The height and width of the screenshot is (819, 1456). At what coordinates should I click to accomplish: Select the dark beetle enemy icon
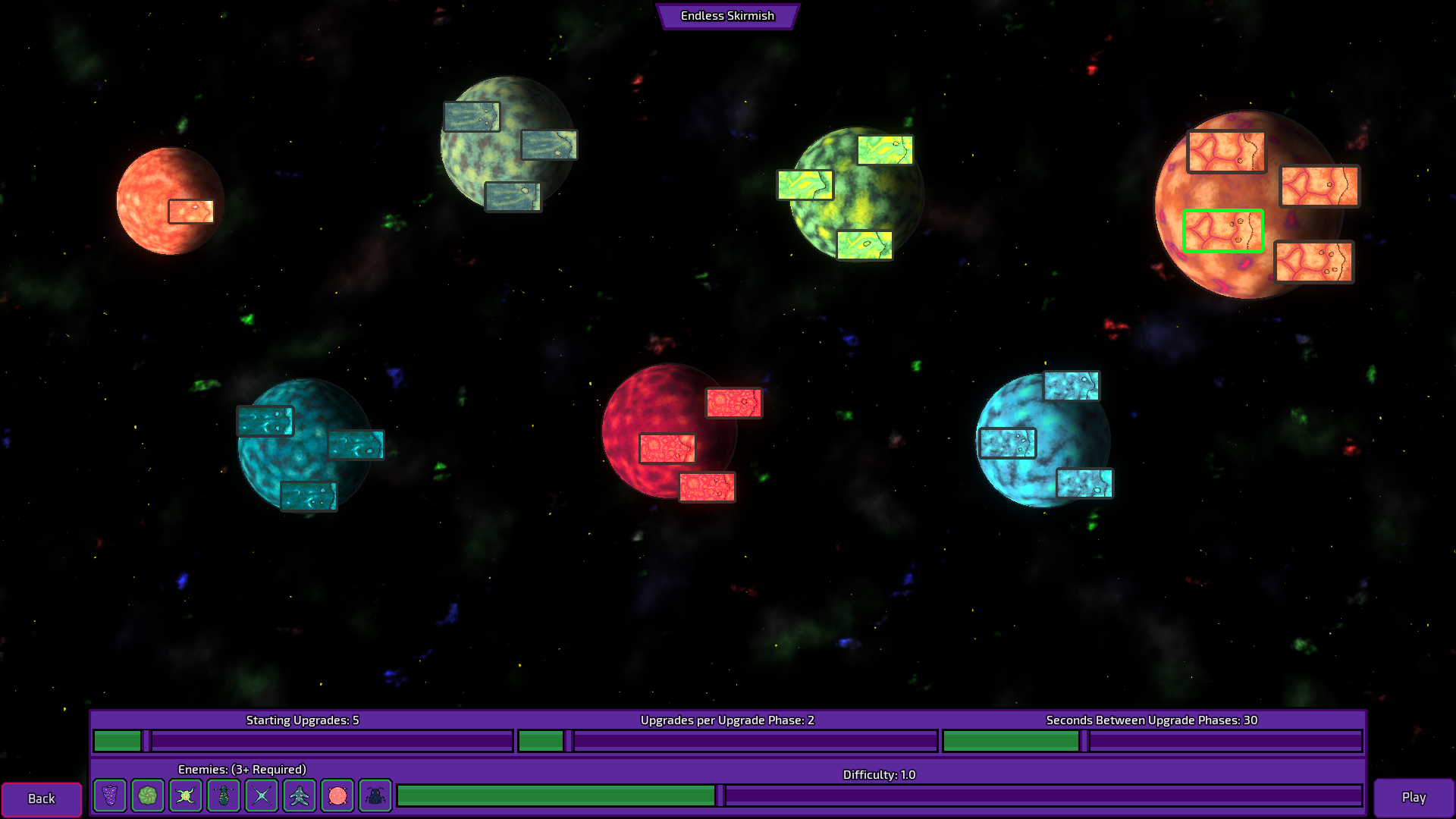pyautogui.click(x=374, y=795)
